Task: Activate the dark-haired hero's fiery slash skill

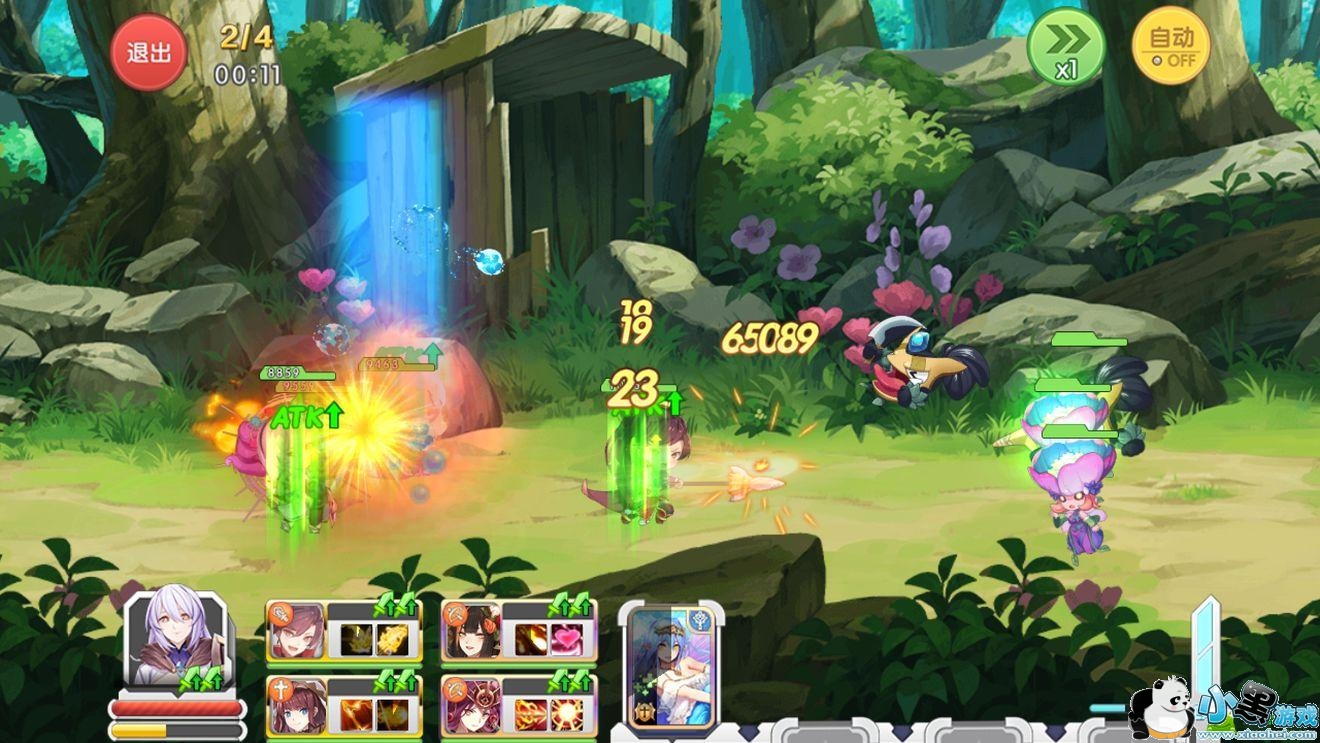Action: pos(531,639)
